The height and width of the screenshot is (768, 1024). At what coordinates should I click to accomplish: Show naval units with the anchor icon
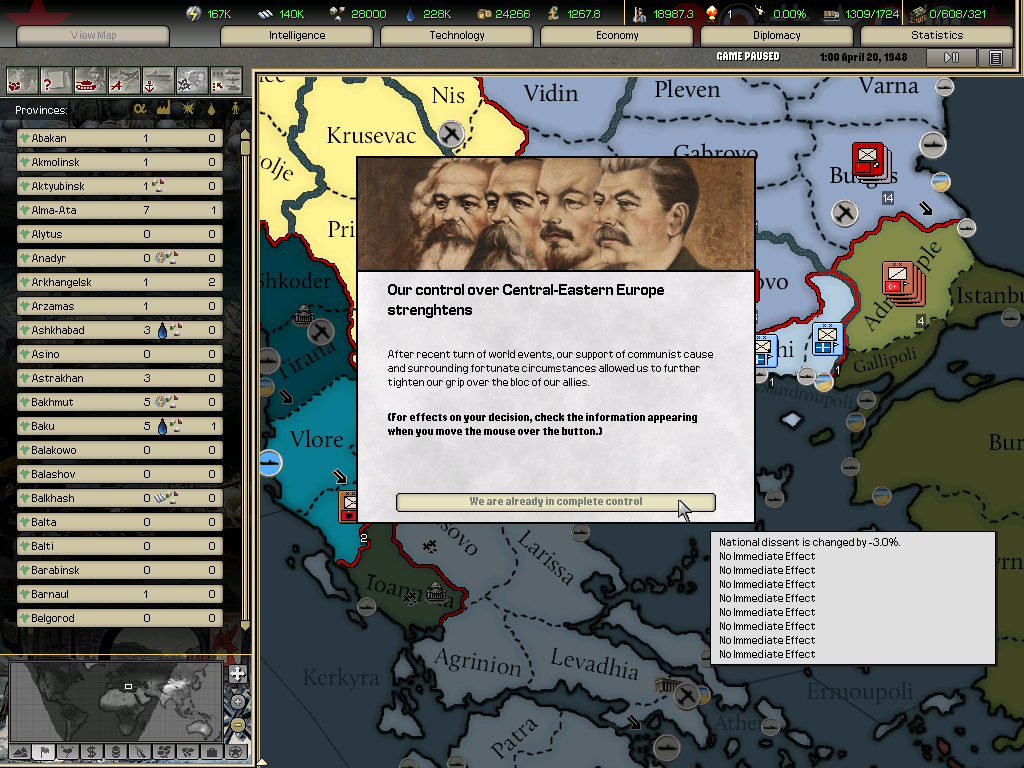pyautogui.click(x=157, y=79)
